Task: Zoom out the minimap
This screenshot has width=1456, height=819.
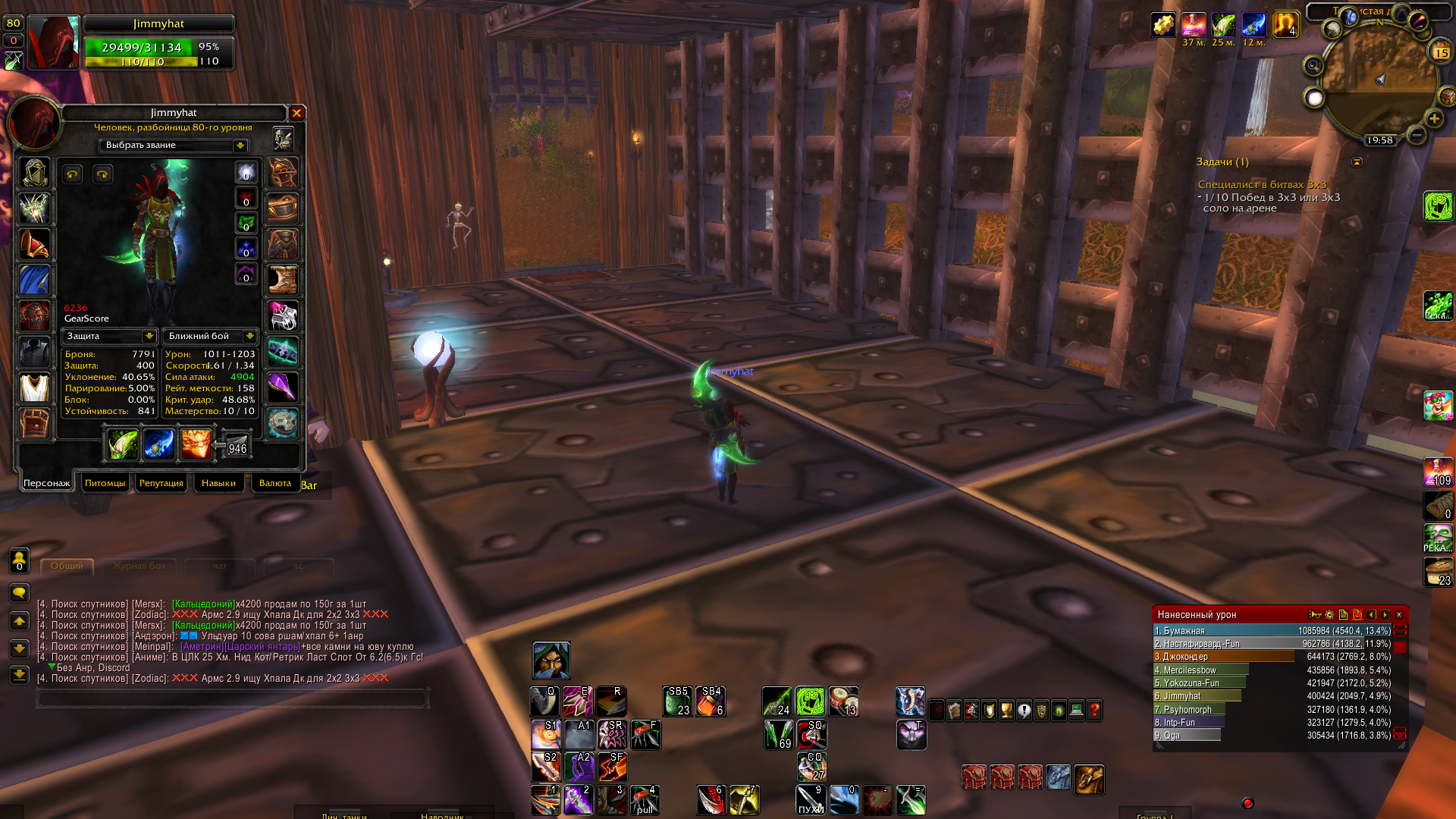Action: pyautogui.click(x=1416, y=135)
